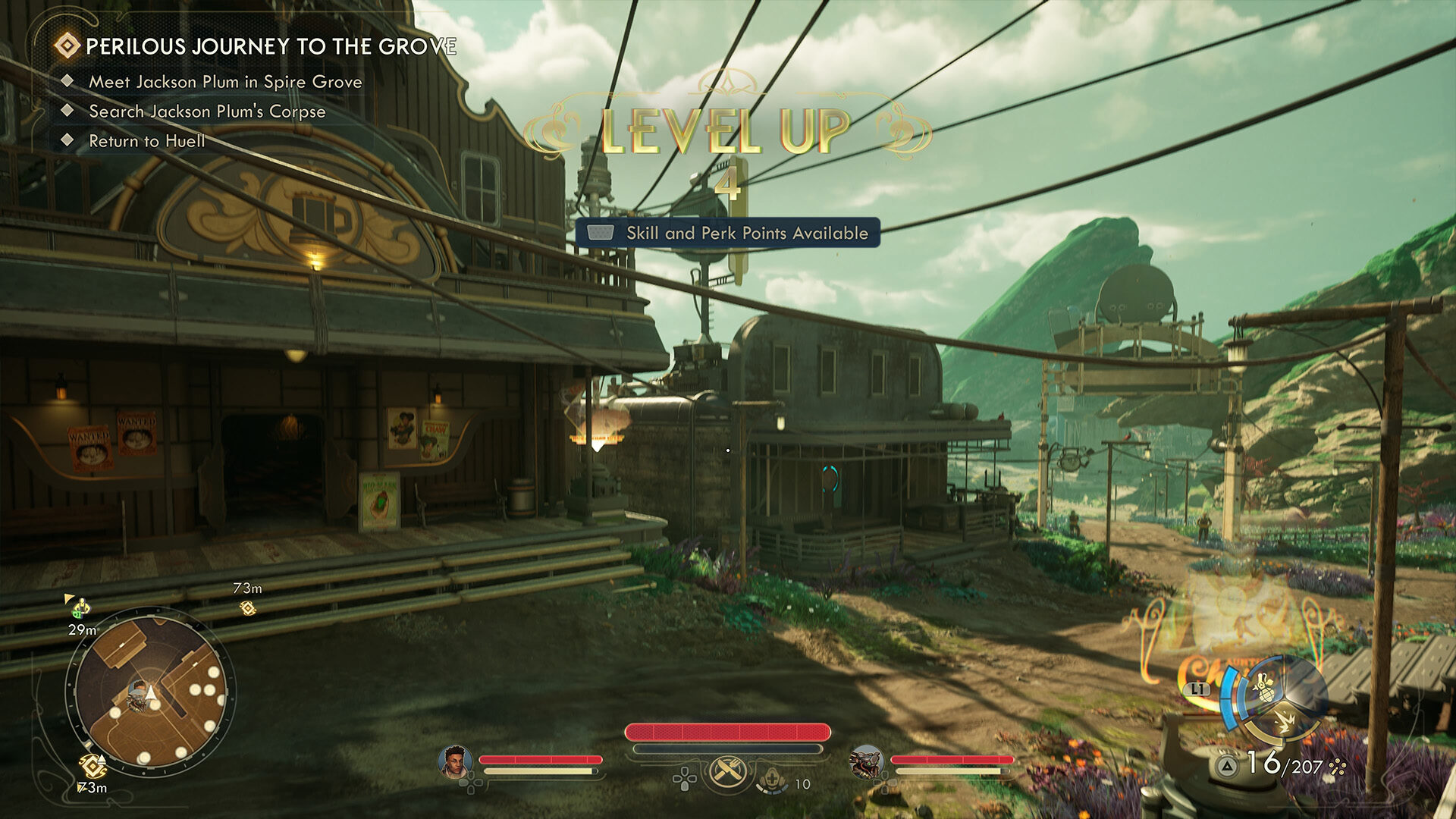Click the gold quest marker below the minimap
Image resolution: width=1456 pixels, height=819 pixels.
tap(92, 766)
